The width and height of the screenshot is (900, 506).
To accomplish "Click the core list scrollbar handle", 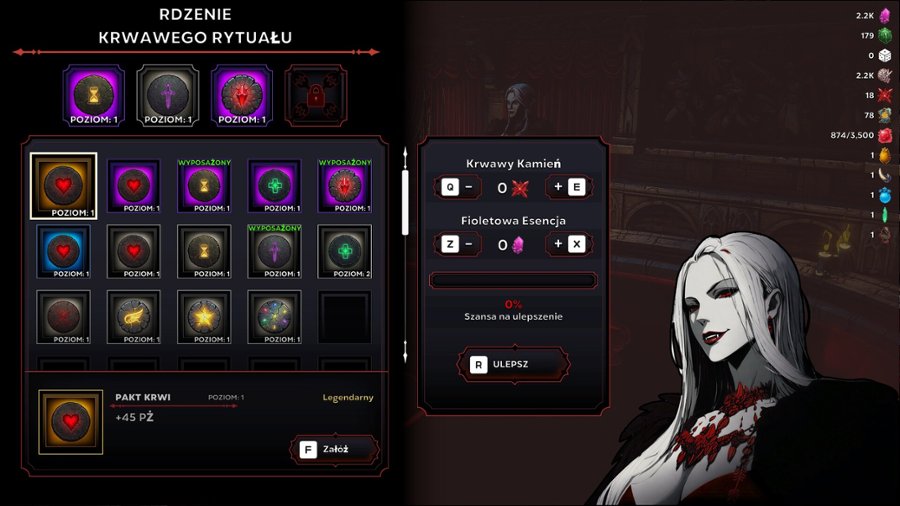I will [x=405, y=200].
